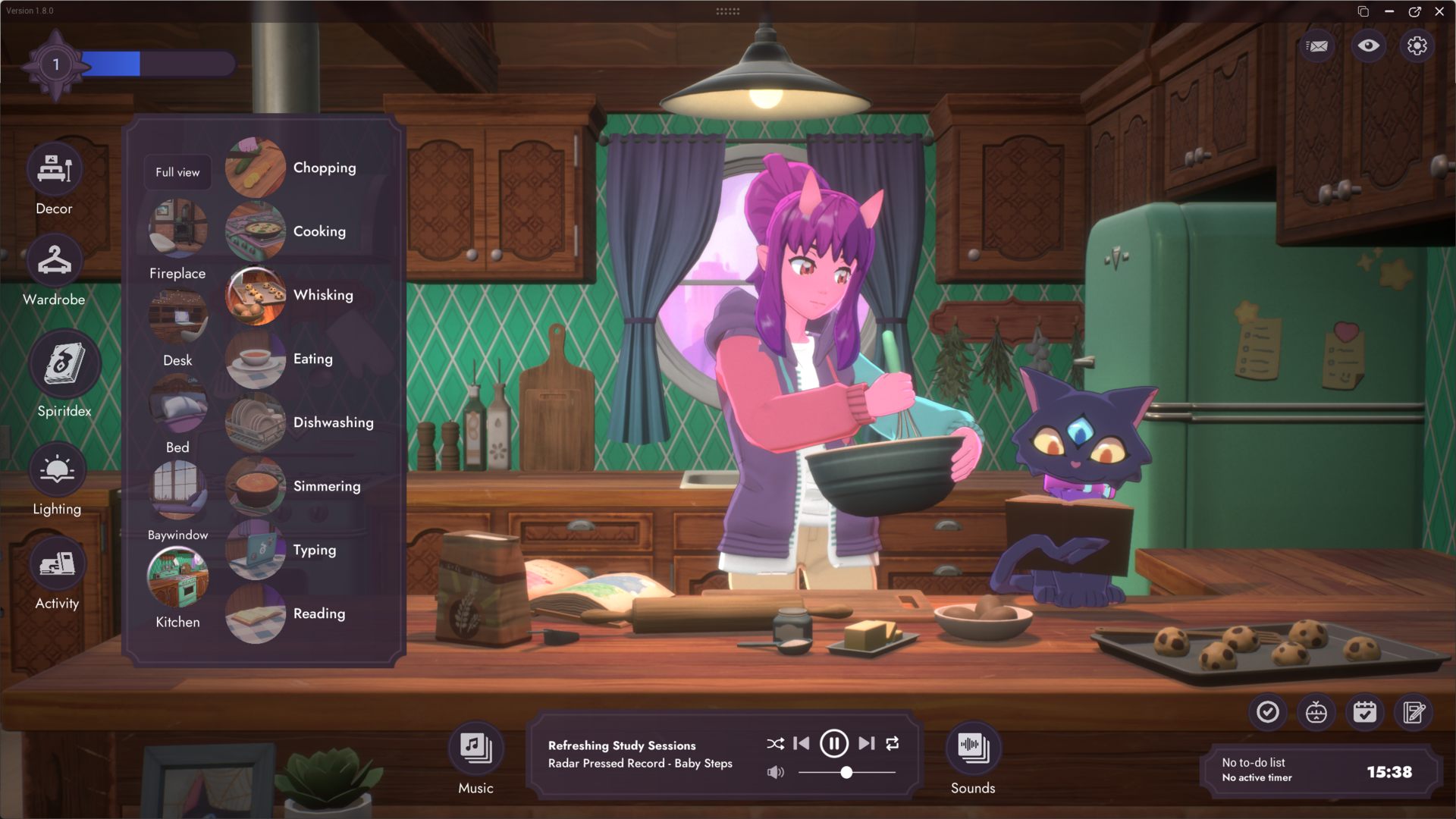Image resolution: width=1456 pixels, height=819 pixels.
Task: Start the Reading activity
Action: (x=256, y=613)
